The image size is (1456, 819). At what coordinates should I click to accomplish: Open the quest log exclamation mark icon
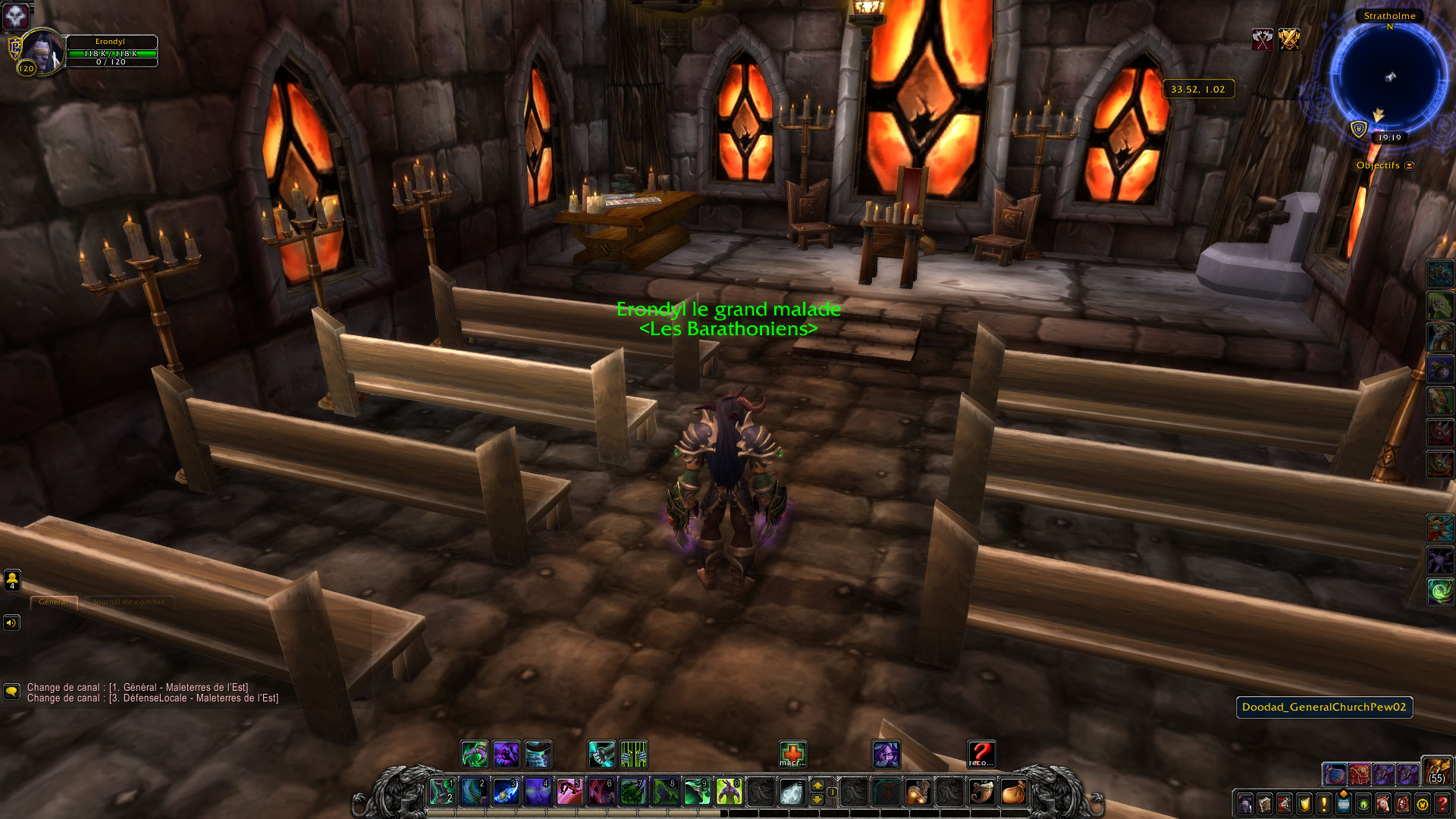[x=1323, y=804]
